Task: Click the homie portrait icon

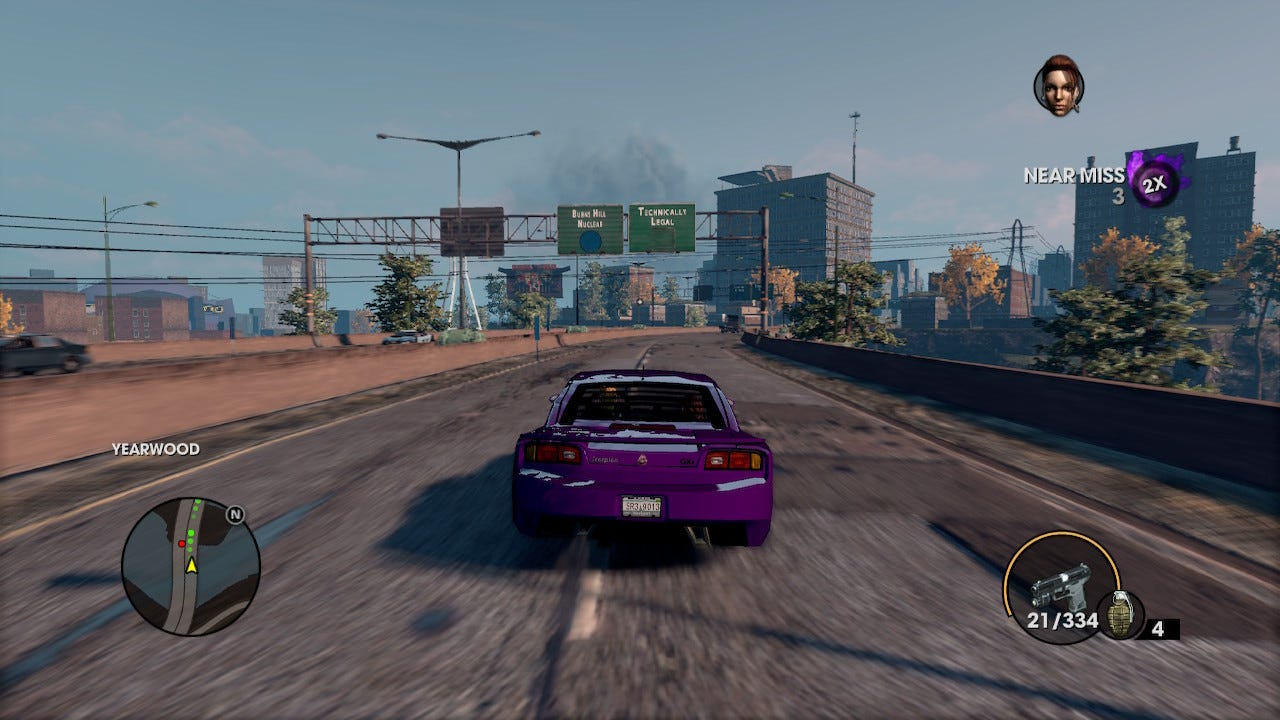Action: coord(1058,85)
